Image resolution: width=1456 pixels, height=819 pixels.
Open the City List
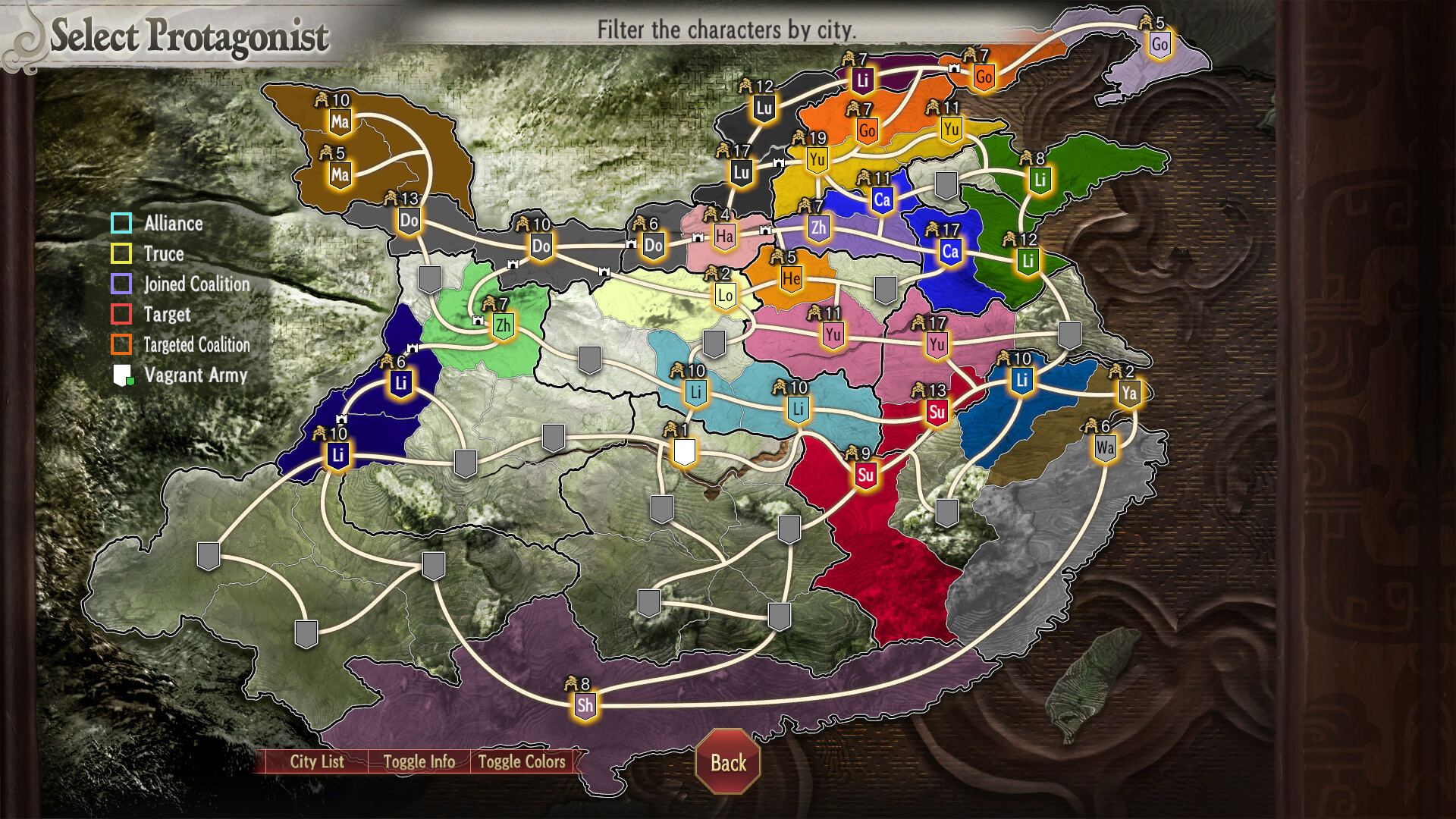click(317, 762)
